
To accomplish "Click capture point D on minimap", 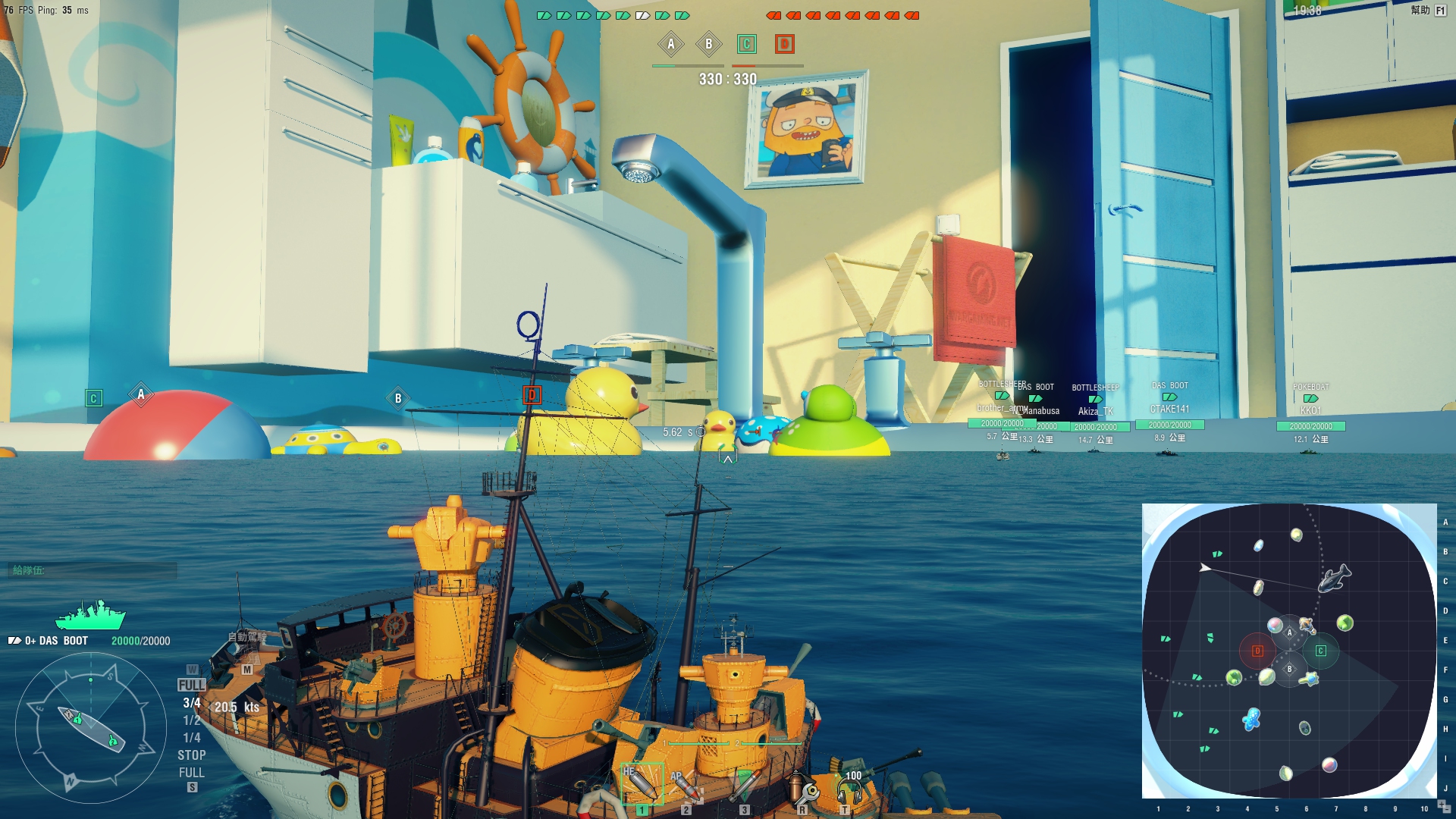I will click(x=1257, y=651).
